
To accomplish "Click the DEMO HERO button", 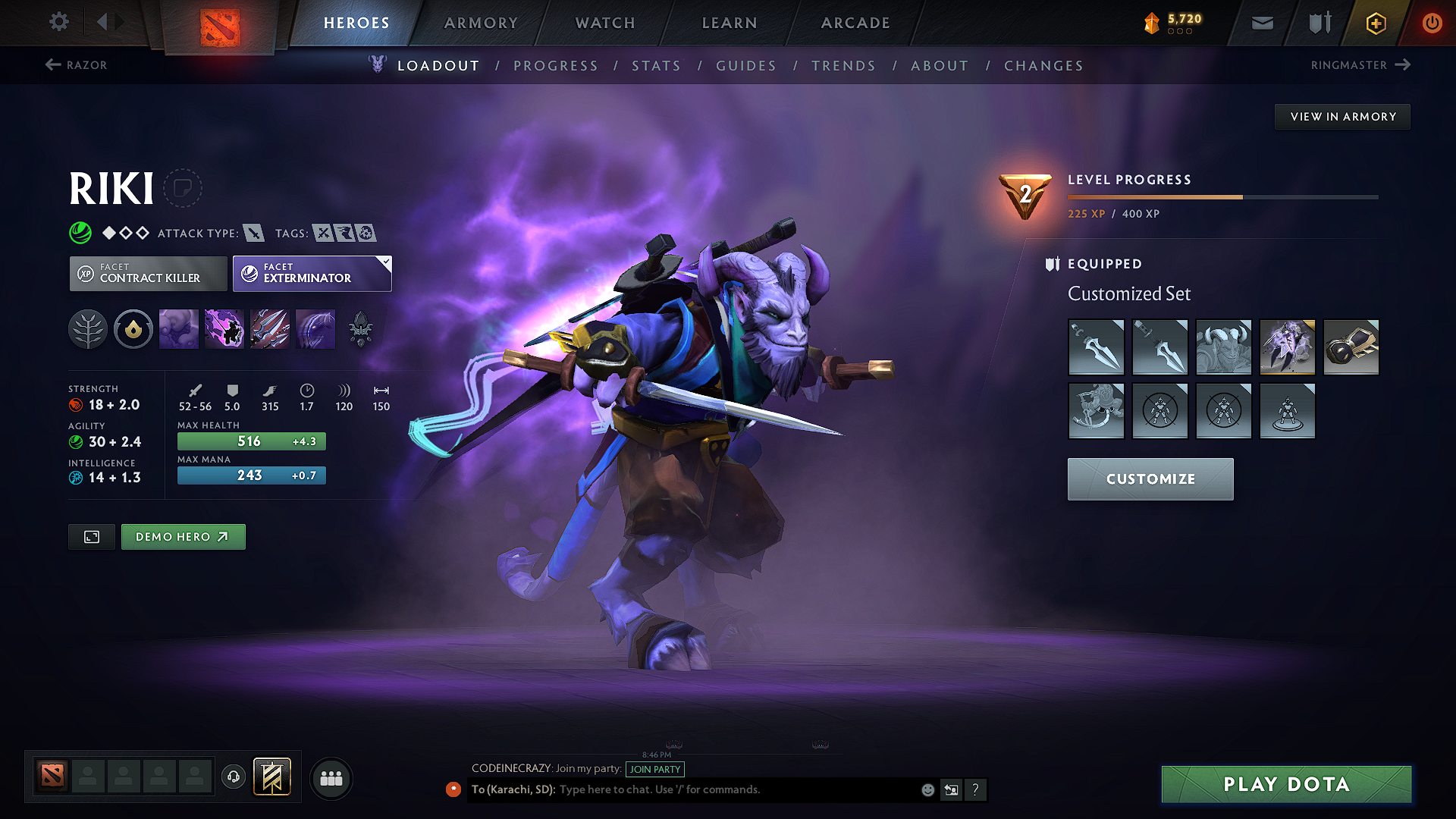I will pyautogui.click(x=183, y=536).
